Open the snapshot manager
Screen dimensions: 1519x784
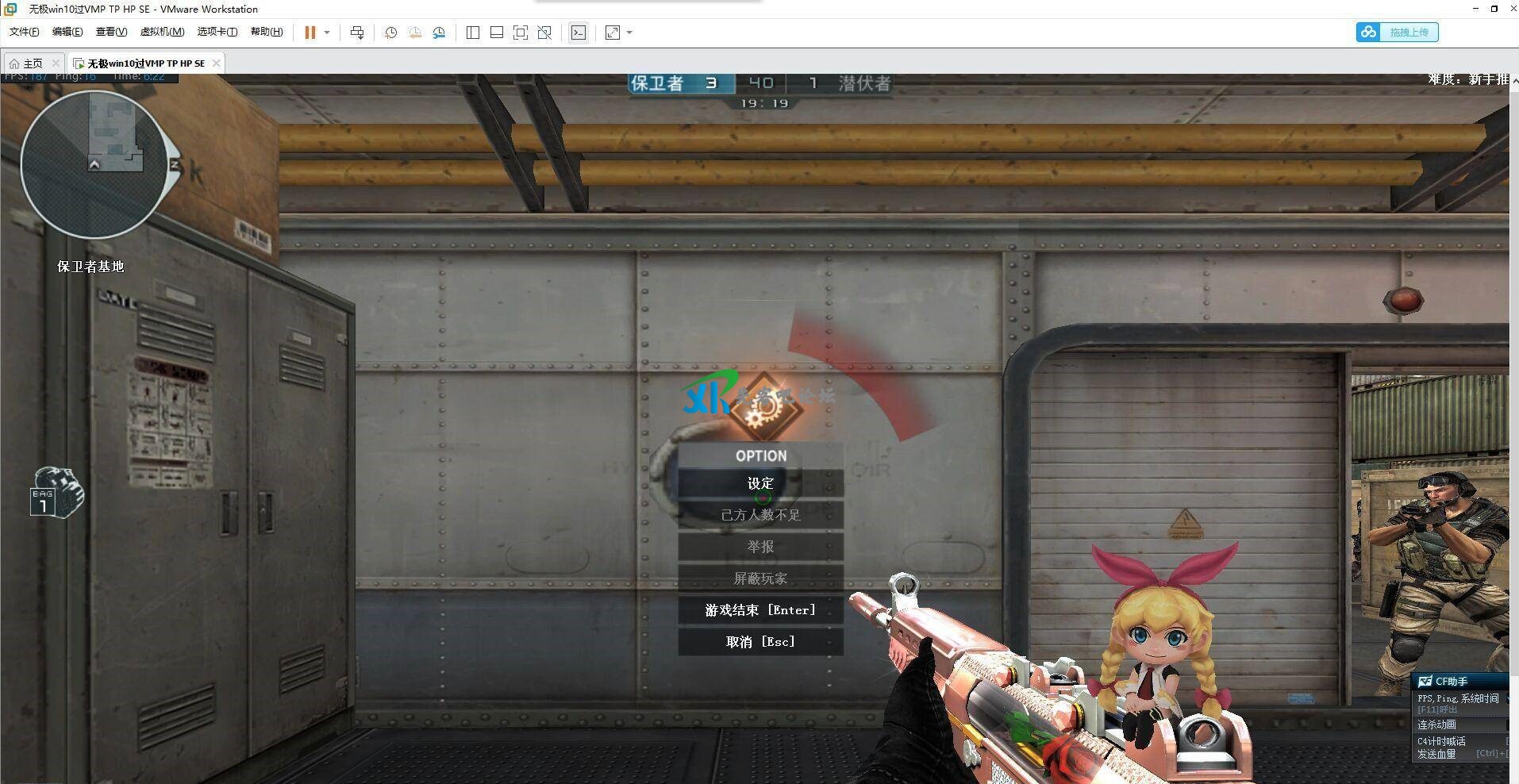coord(439,33)
